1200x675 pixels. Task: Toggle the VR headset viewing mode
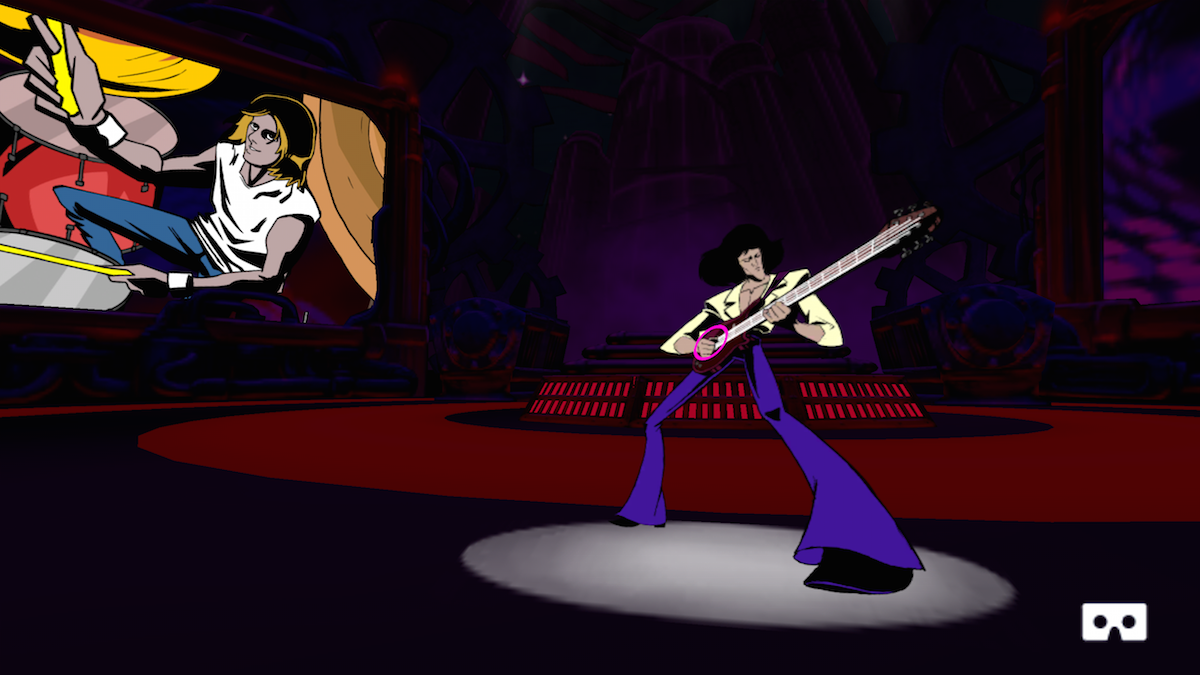click(1113, 622)
